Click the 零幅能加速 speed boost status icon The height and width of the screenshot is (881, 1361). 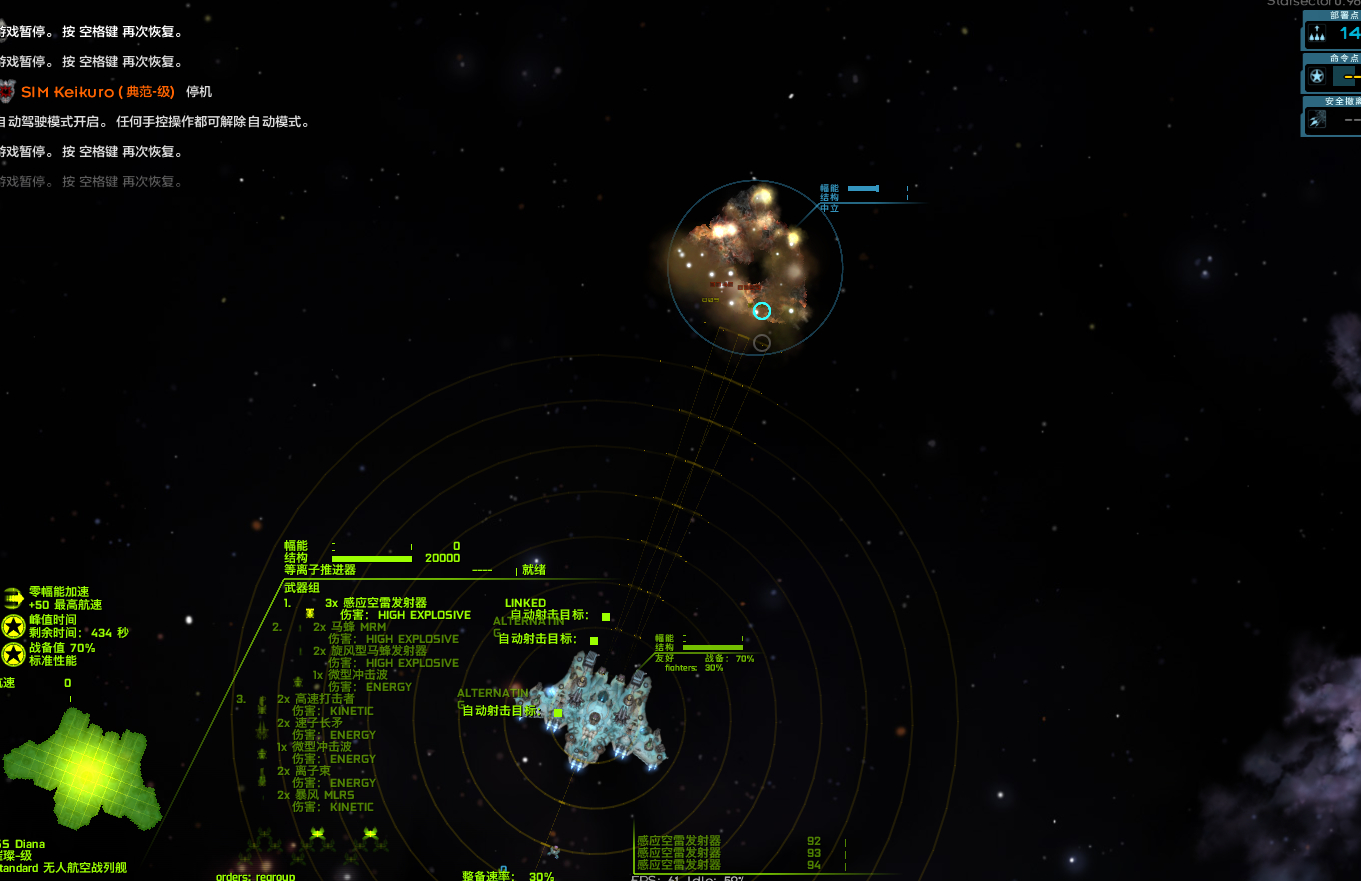13,598
